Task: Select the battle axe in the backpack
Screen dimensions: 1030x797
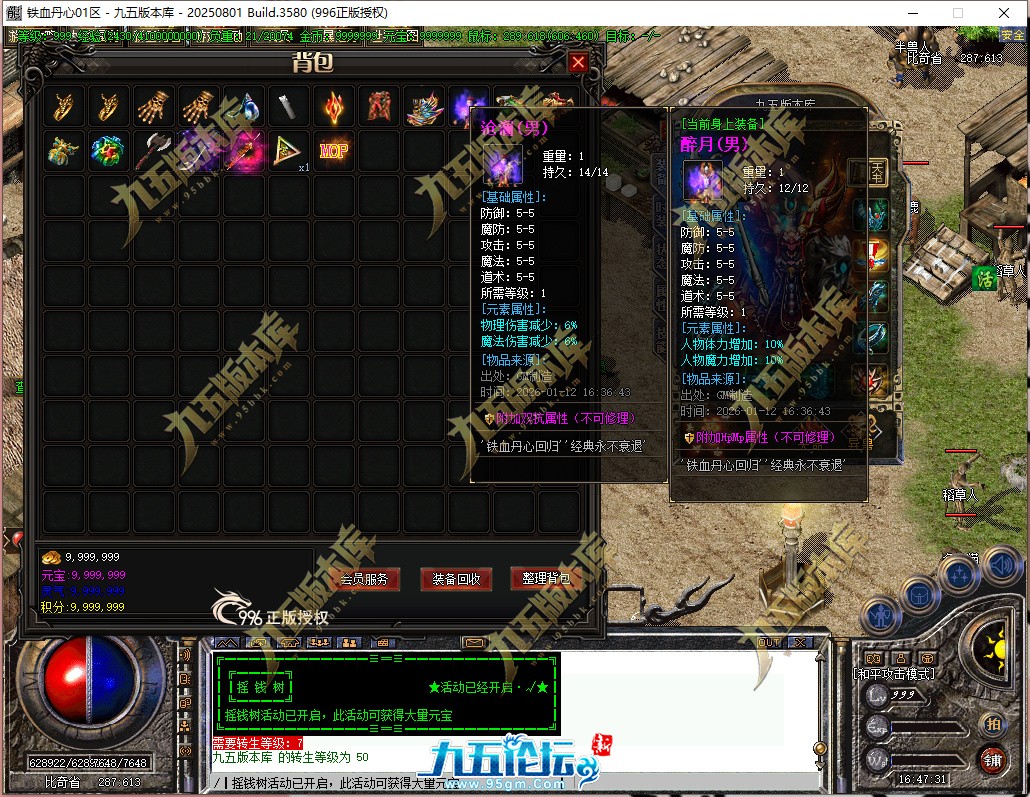Action: click(x=153, y=150)
